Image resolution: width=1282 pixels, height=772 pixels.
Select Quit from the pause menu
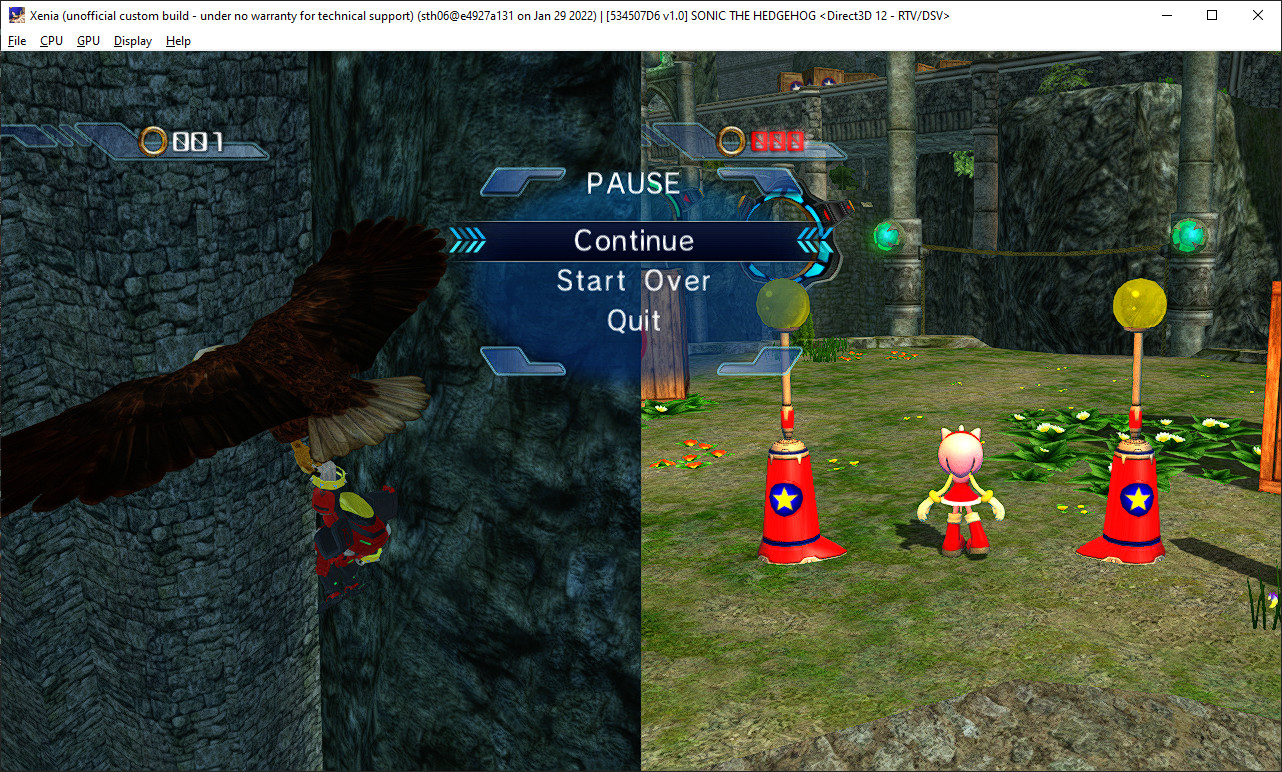[x=633, y=321]
